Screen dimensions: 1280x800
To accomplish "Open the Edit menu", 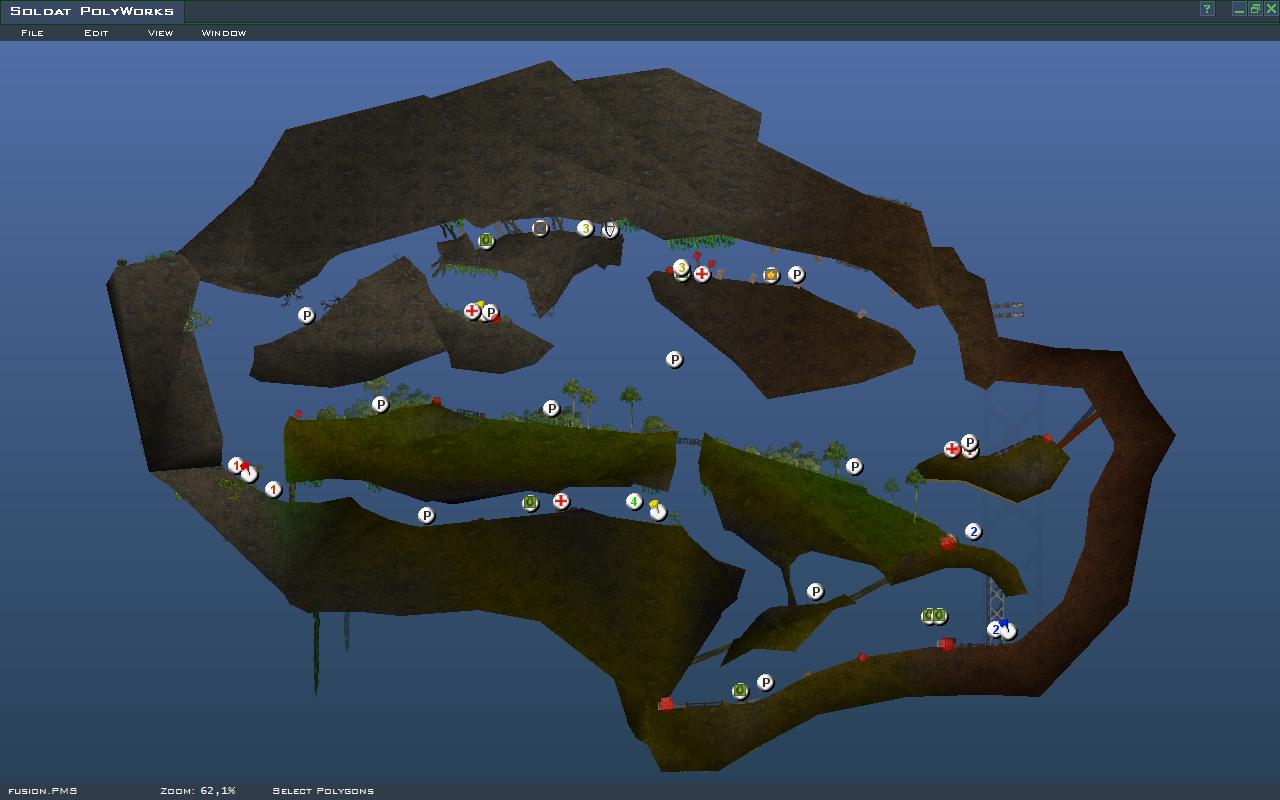I will (x=96, y=33).
